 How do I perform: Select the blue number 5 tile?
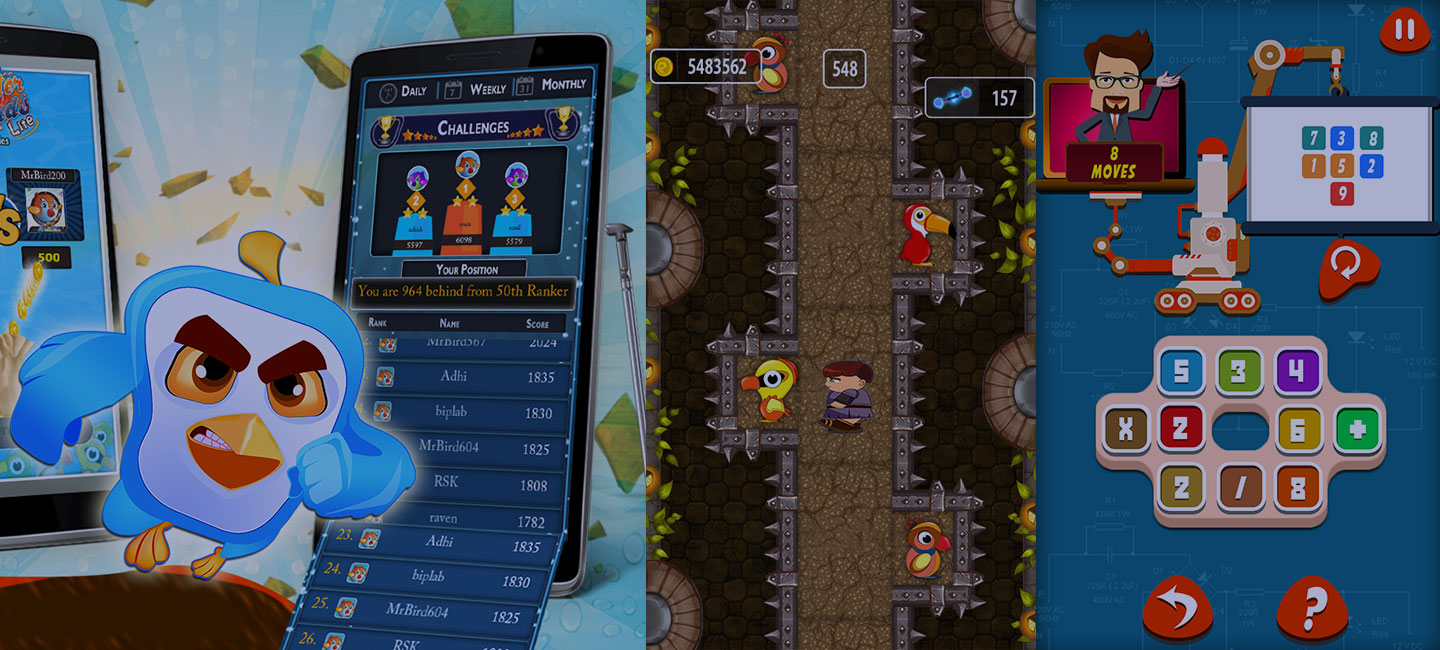click(x=1181, y=372)
